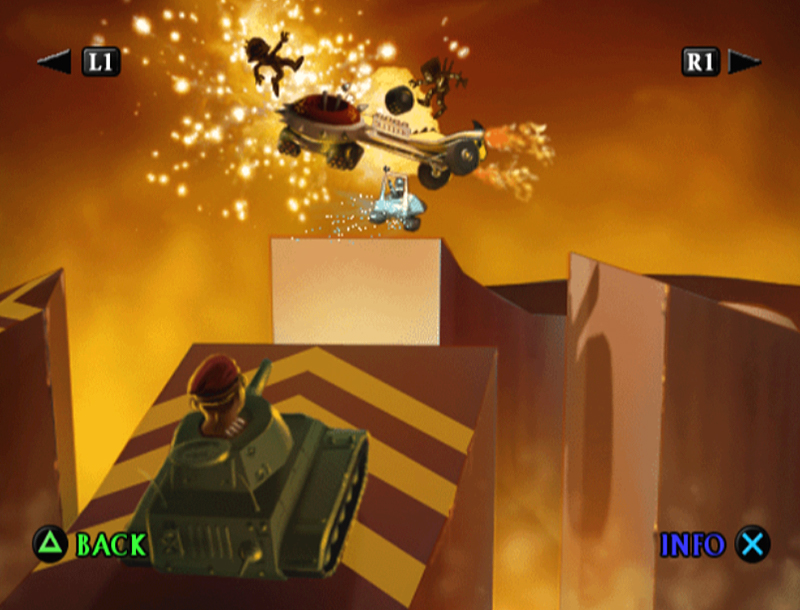Open the blue INFO option
This screenshot has width=800, height=610.
click(692, 545)
